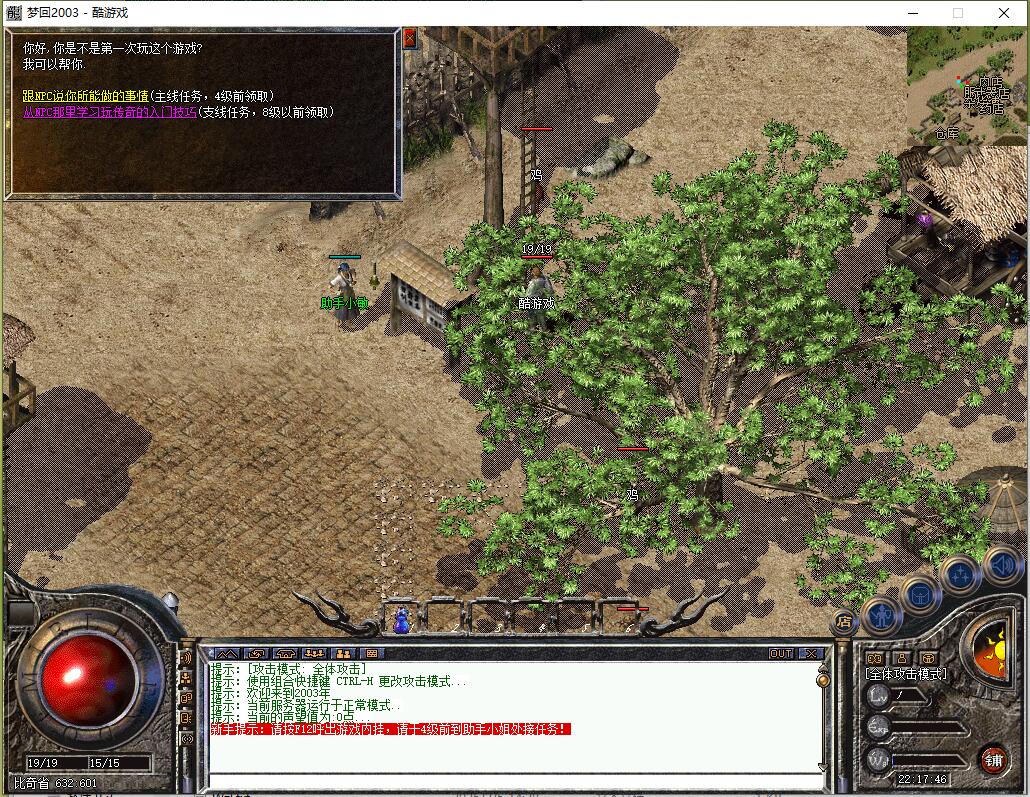Open the bag inventory round button

(920, 594)
